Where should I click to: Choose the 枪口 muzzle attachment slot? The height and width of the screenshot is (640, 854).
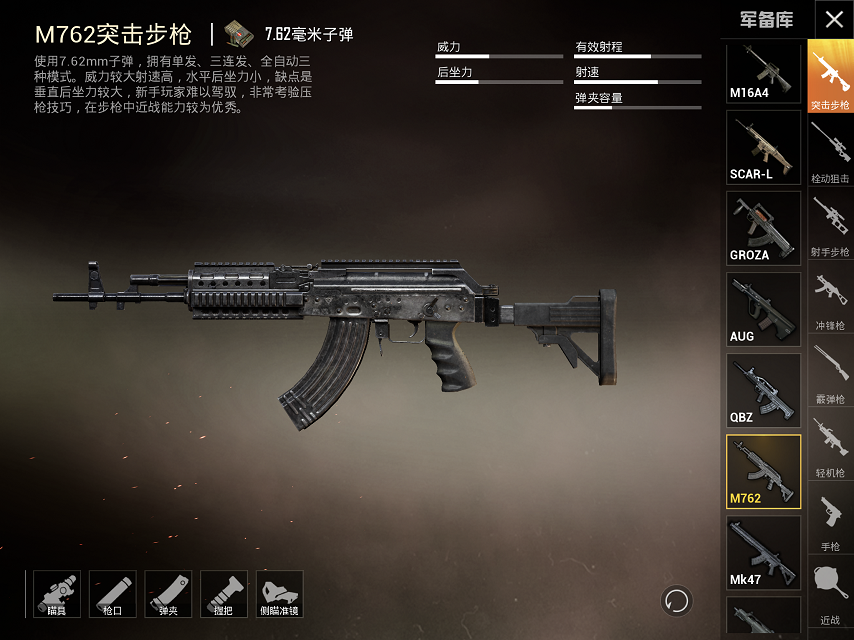pyautogui.click(x=112, y=594)
